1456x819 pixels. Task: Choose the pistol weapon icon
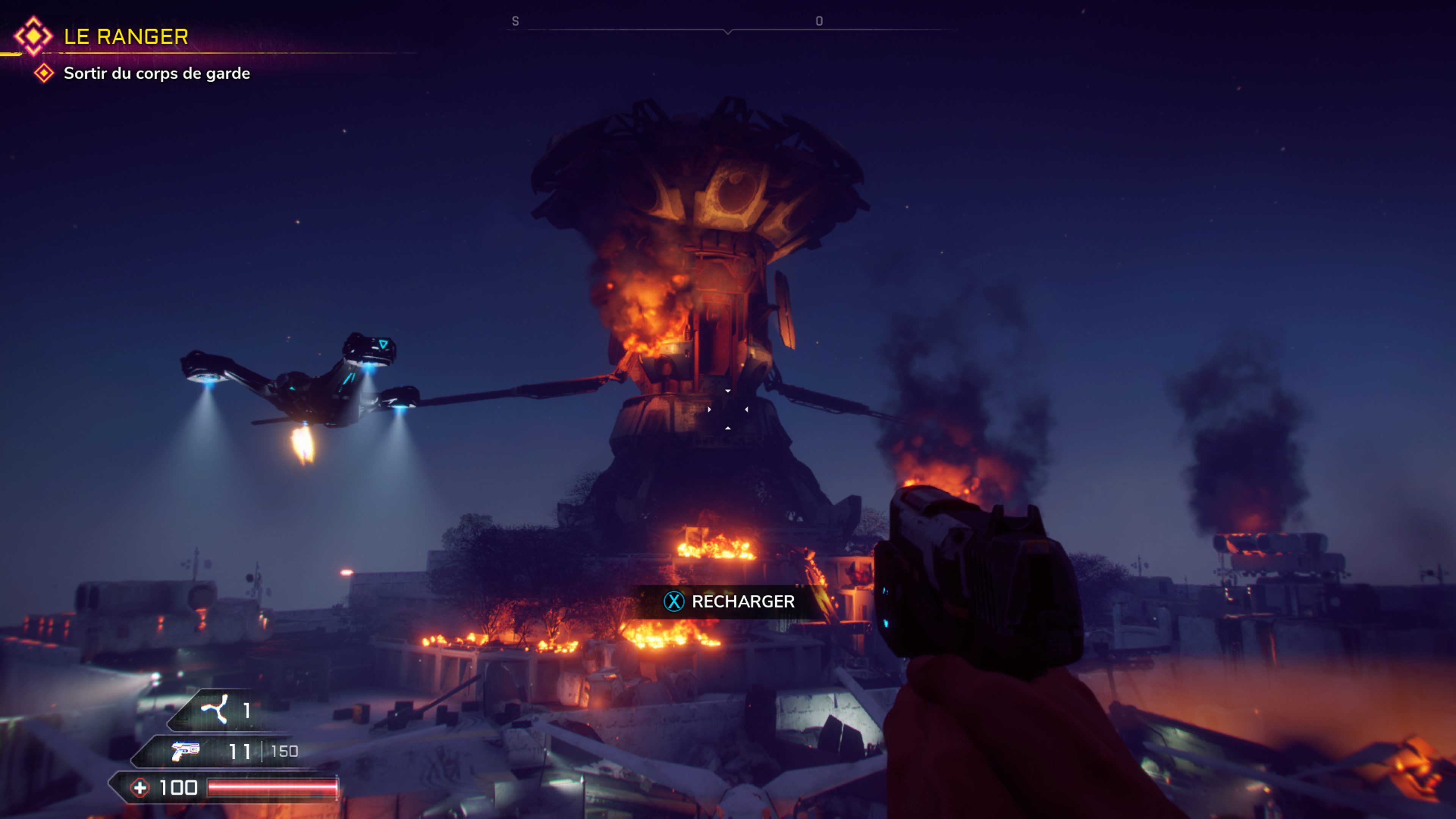click(186, 751)
